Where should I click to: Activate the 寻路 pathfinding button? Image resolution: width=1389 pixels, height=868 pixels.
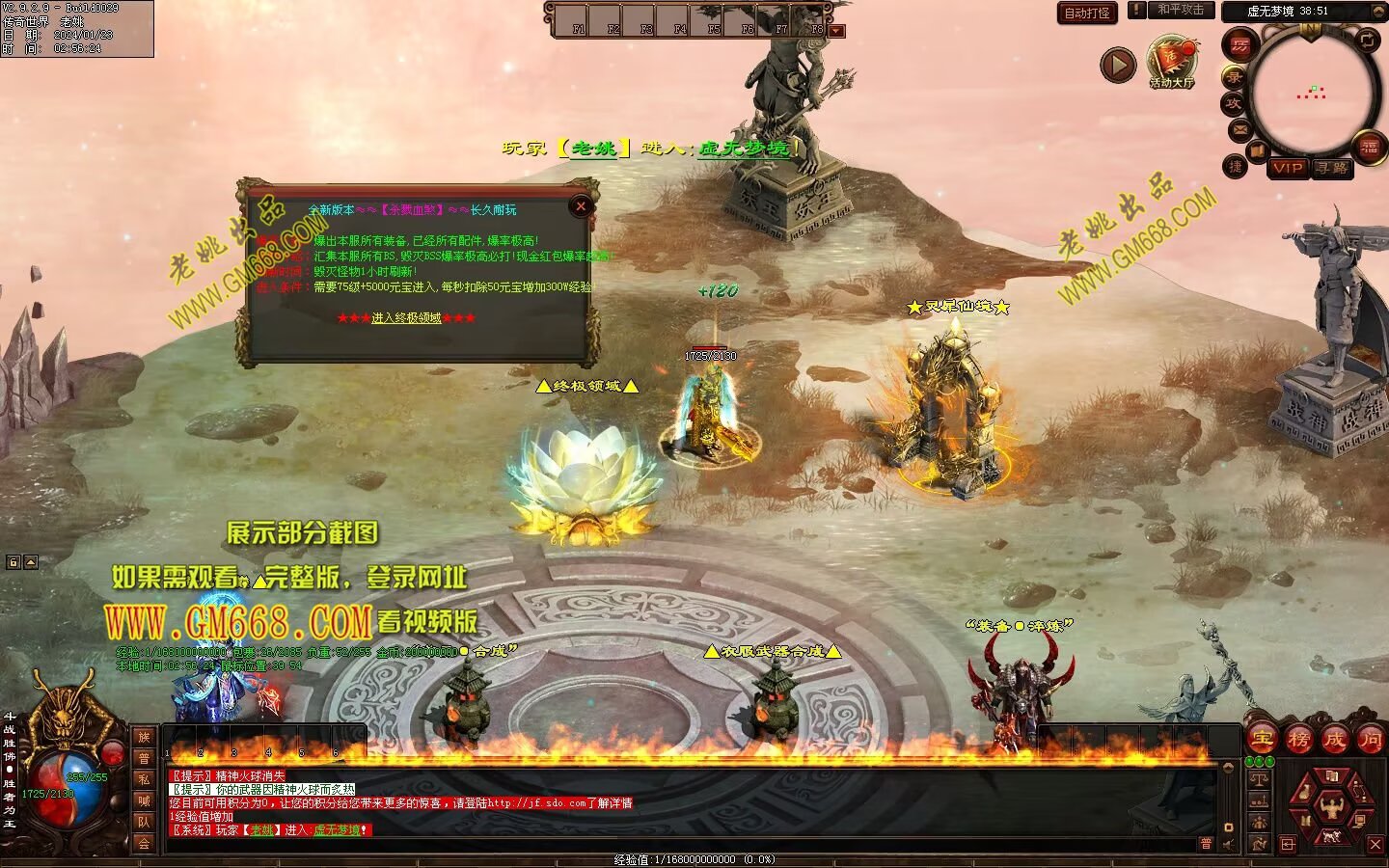(x=1332, y=168)
